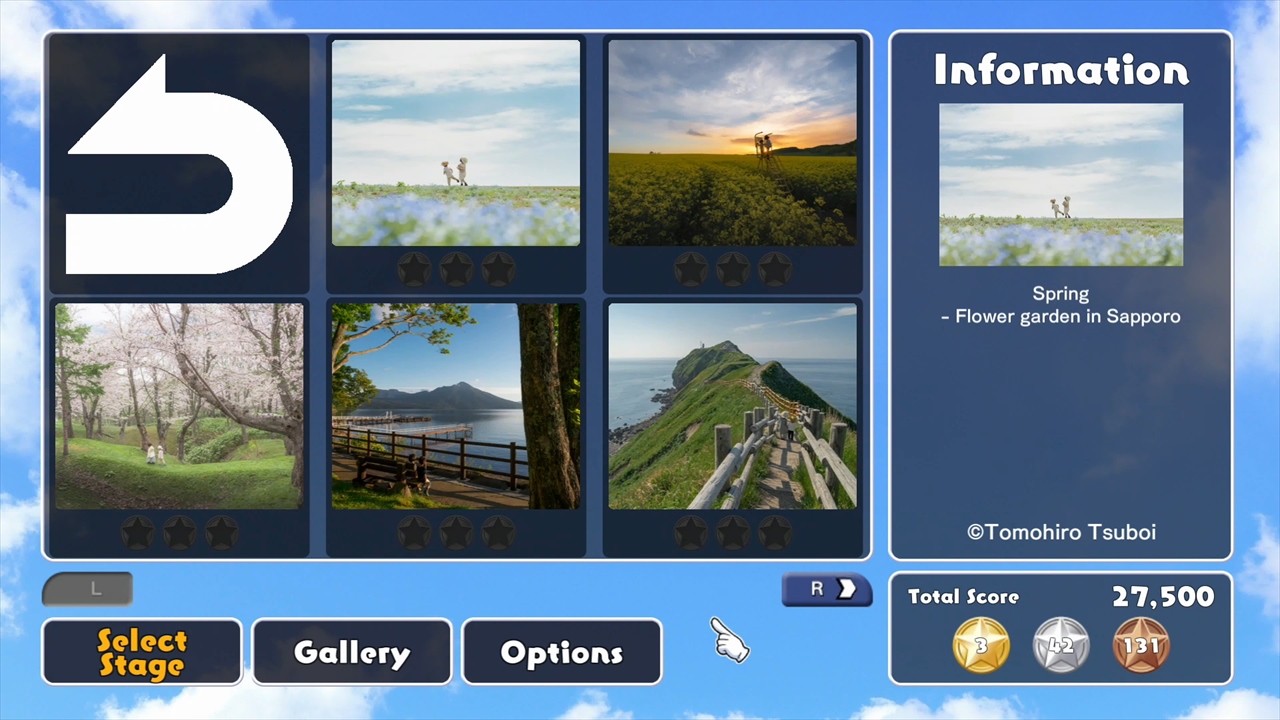
Task: Click the R next-page arrow
Action: point(826,589)
